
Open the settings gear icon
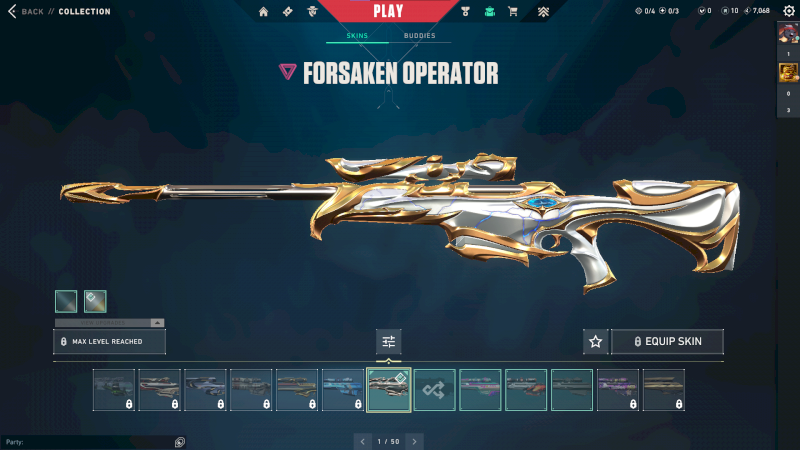tap(787, 12)
